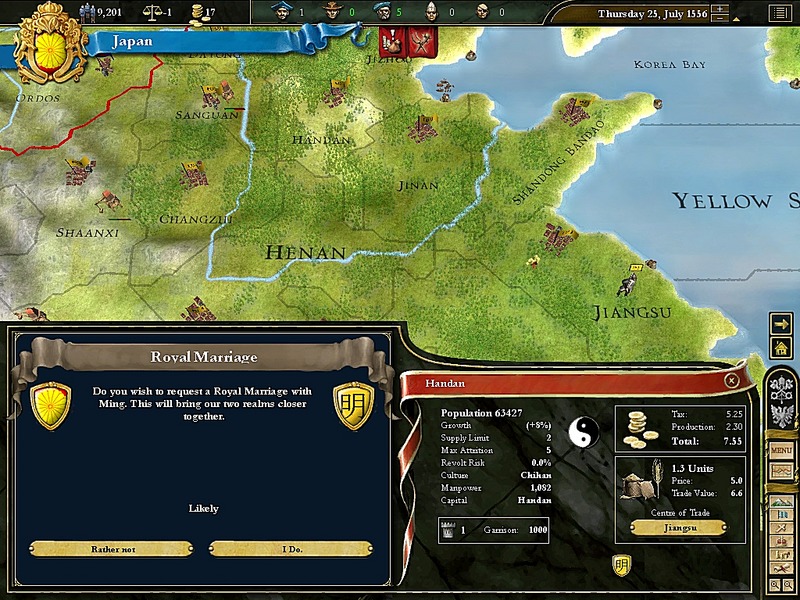Select the crossed swords map mode
800x600 pixels.
point(781,526)
